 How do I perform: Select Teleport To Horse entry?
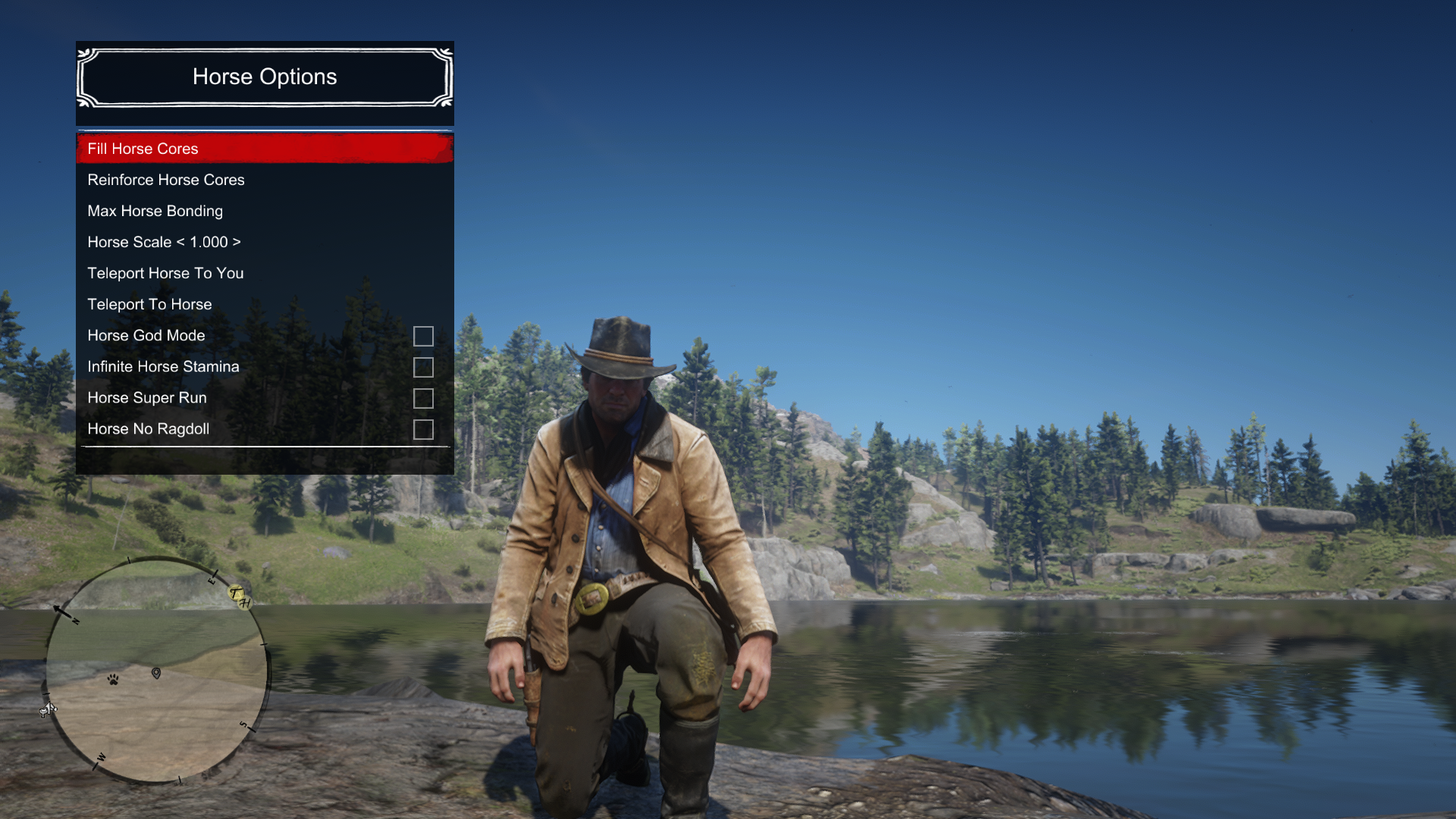pos(149,304)
